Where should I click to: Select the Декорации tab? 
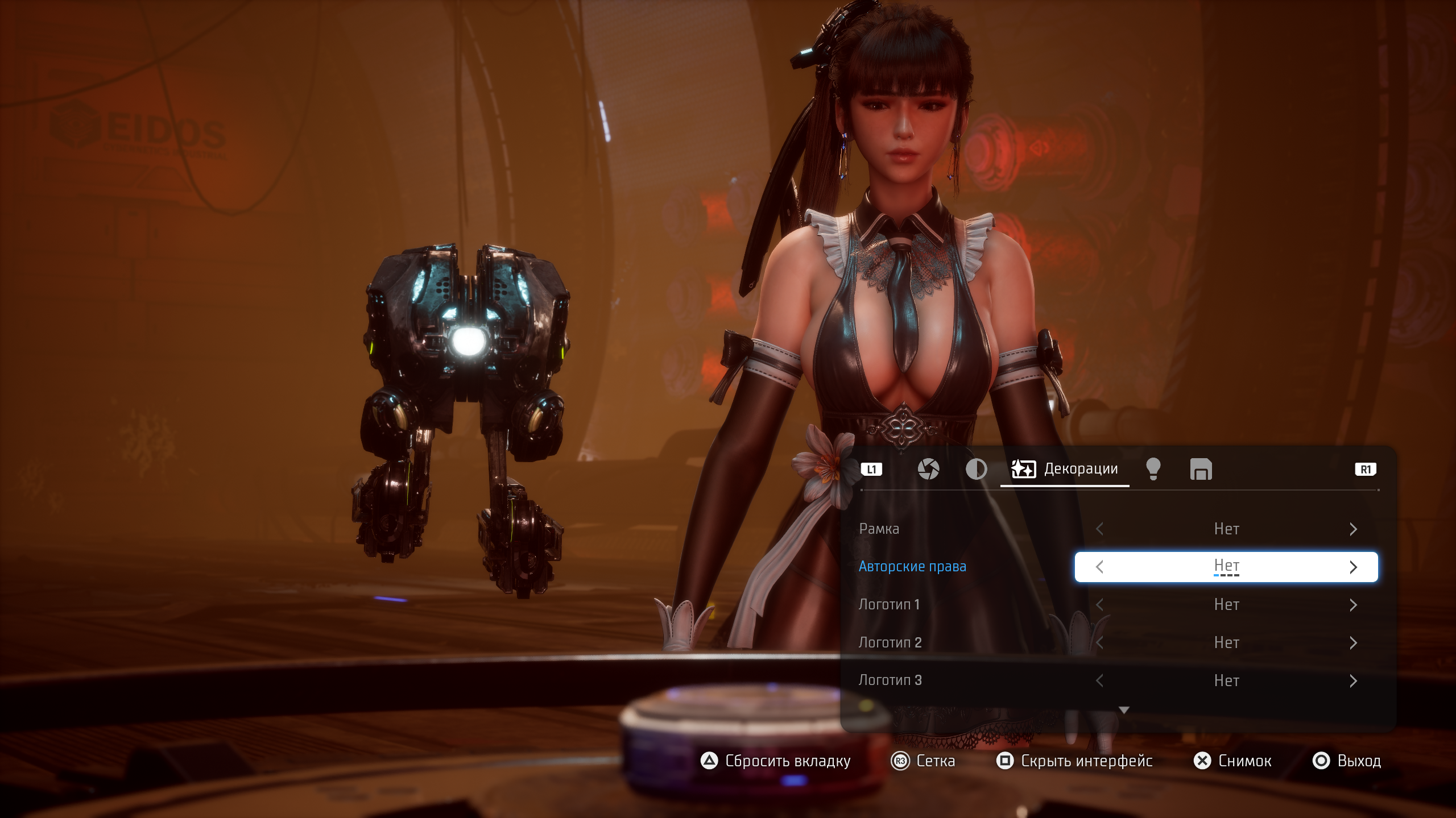pos(1065,470)
